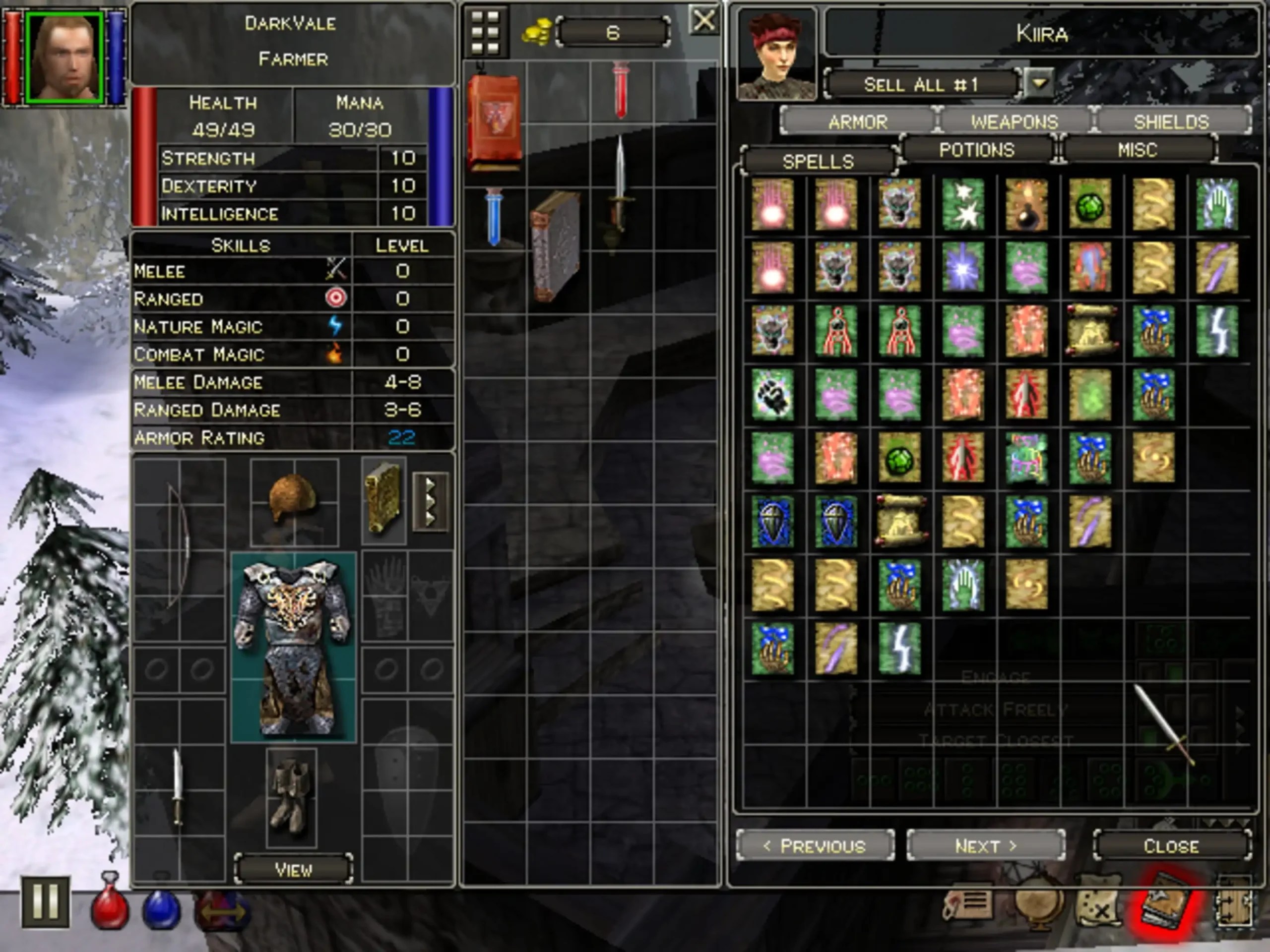Select the red spellbook in inventory
The width and height of the screenshot is (1270, 952).
click(x=494, y=121)
